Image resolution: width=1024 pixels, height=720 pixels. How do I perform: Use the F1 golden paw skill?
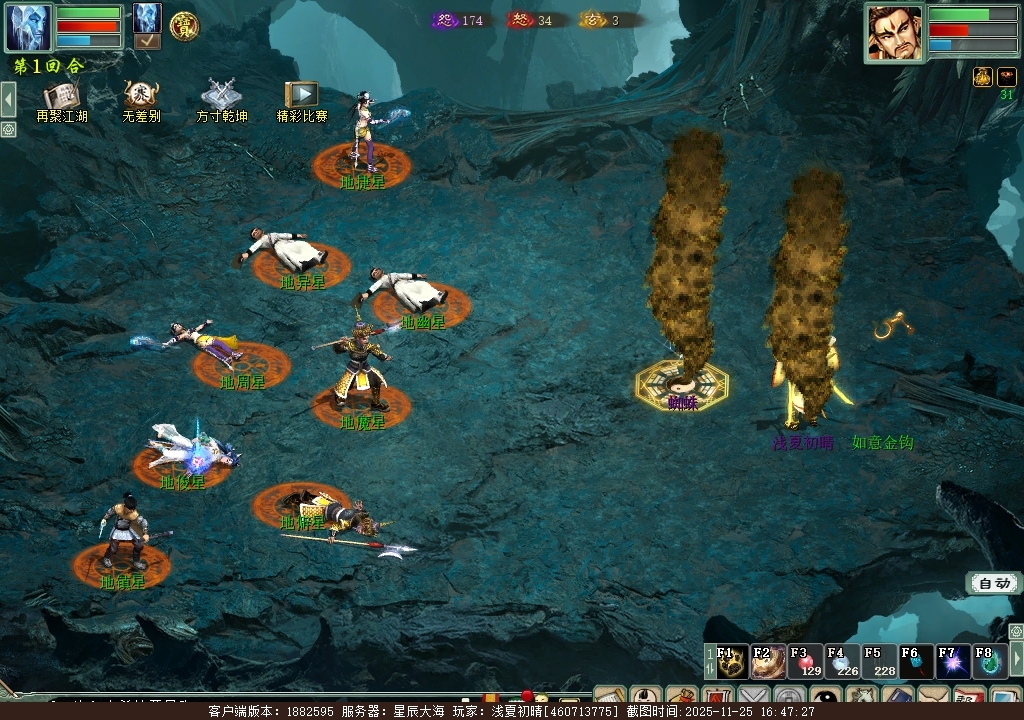coord(732,662)
